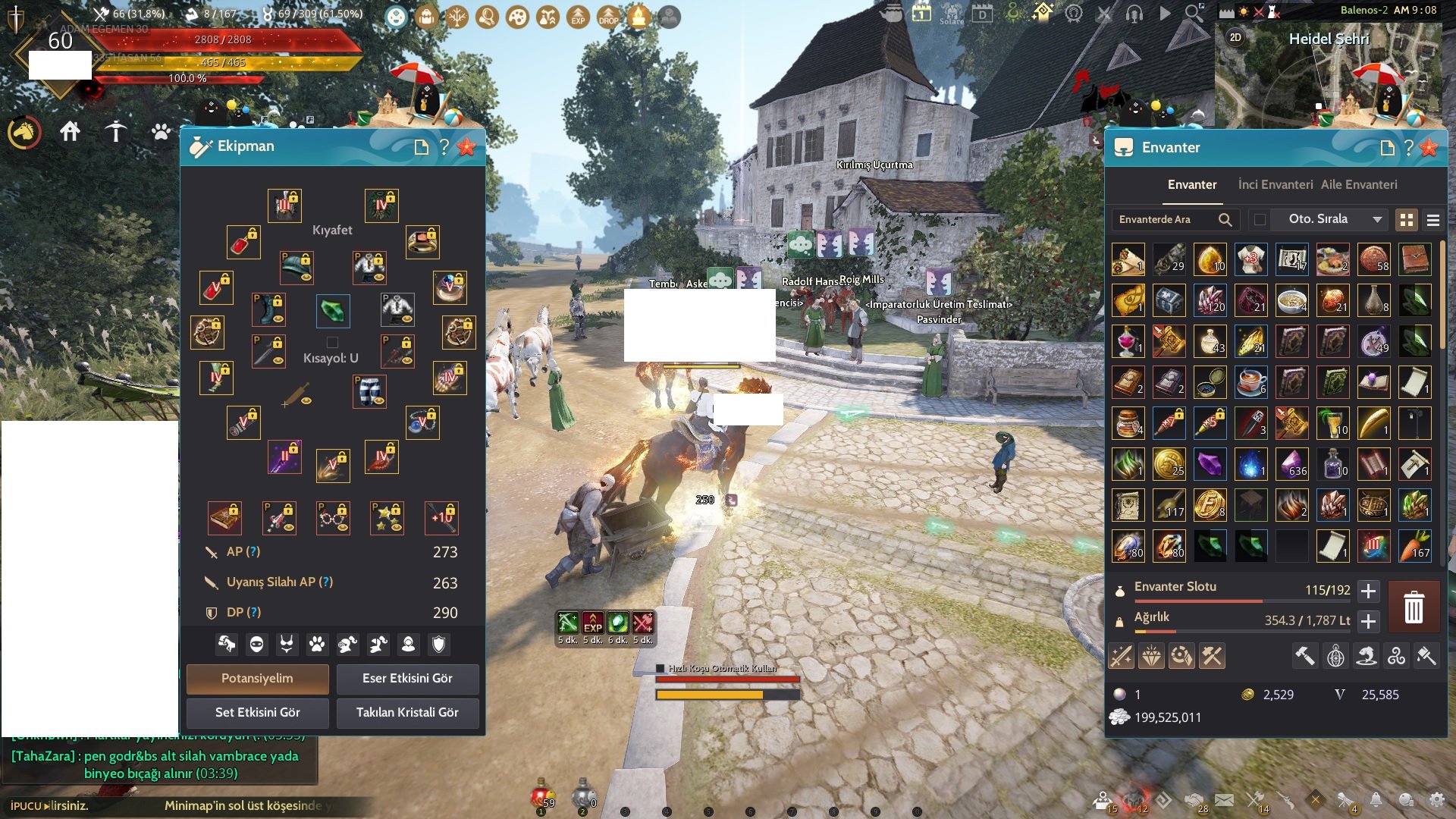Click the Set Etkisini Gör button
The height and width of the screenshot is (819, 1456).
coord(257,713)
